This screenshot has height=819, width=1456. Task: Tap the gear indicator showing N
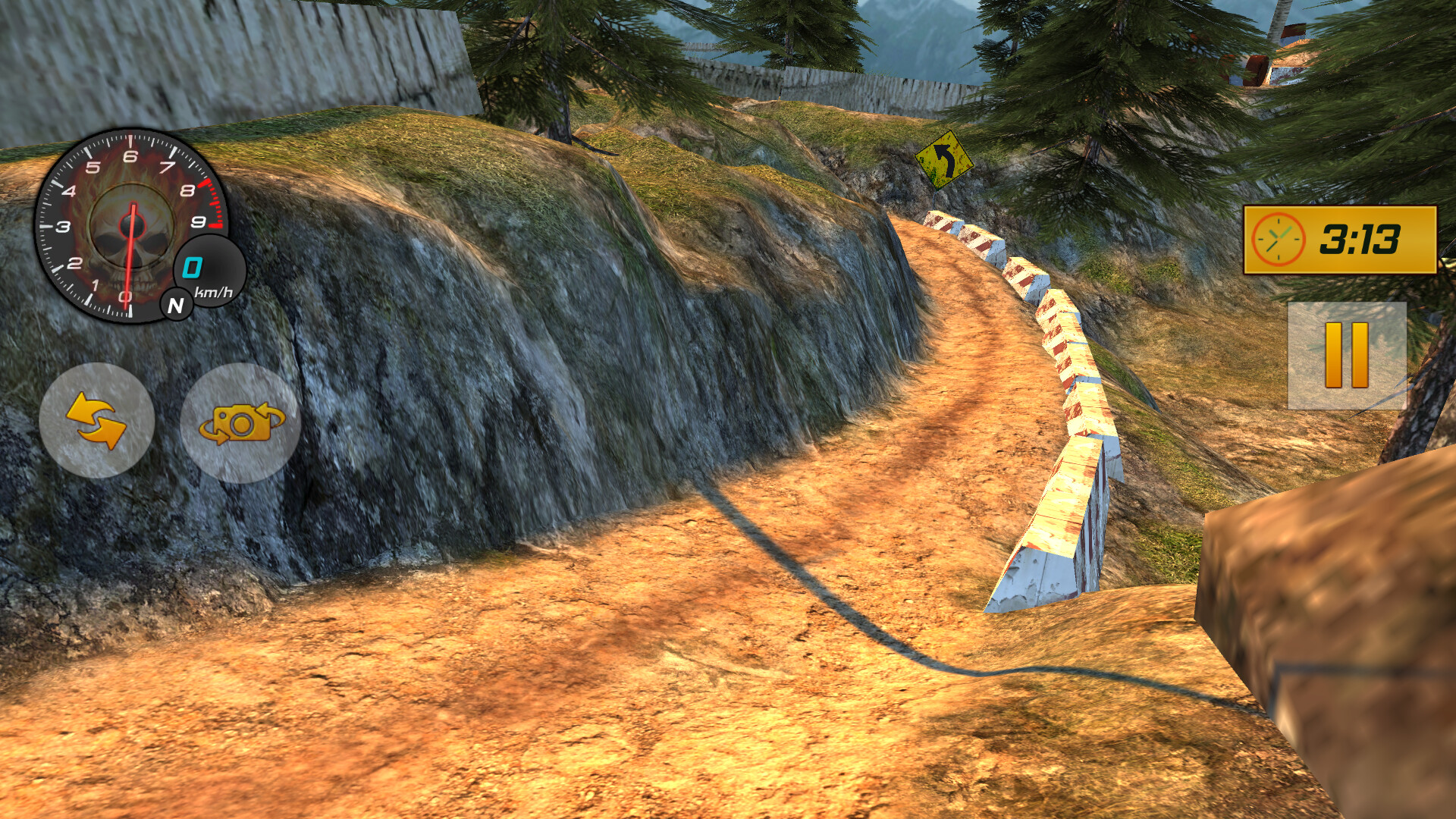click(x=176, y=306)
